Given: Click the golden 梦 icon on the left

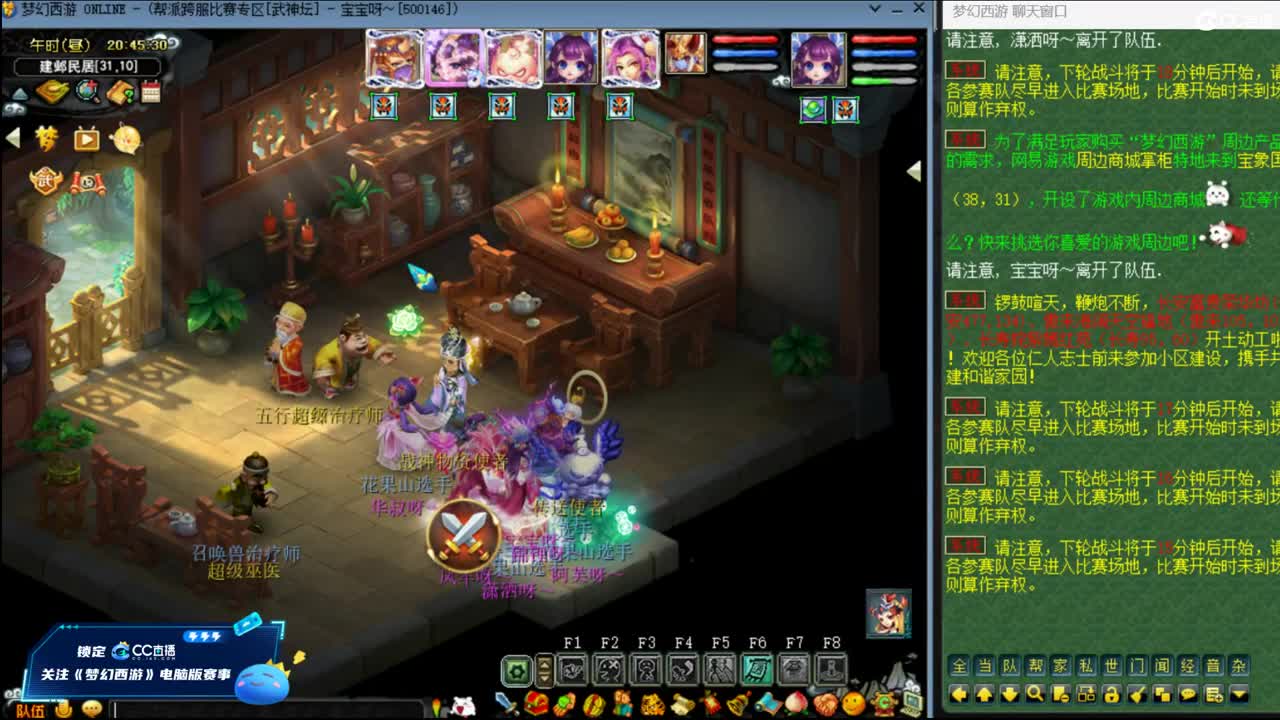Looking at the screenshot, I should click(47, 139).
